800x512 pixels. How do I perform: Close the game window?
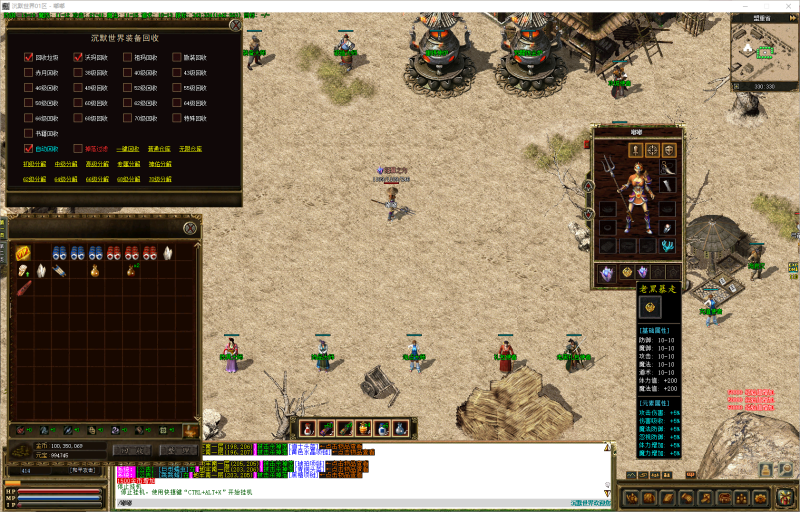point(784,5)
